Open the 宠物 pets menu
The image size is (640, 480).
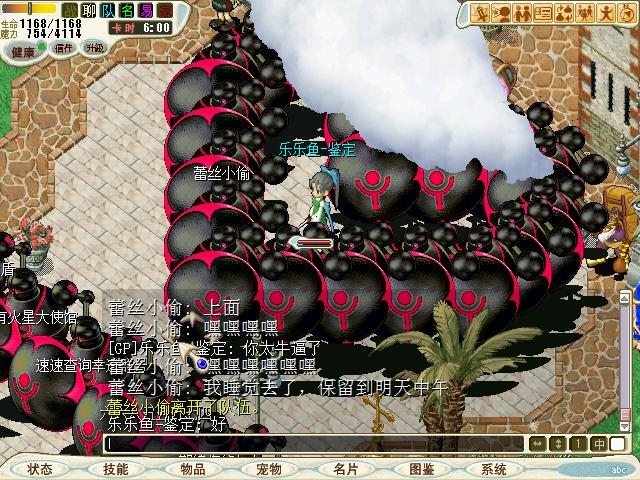click(268, 468)
